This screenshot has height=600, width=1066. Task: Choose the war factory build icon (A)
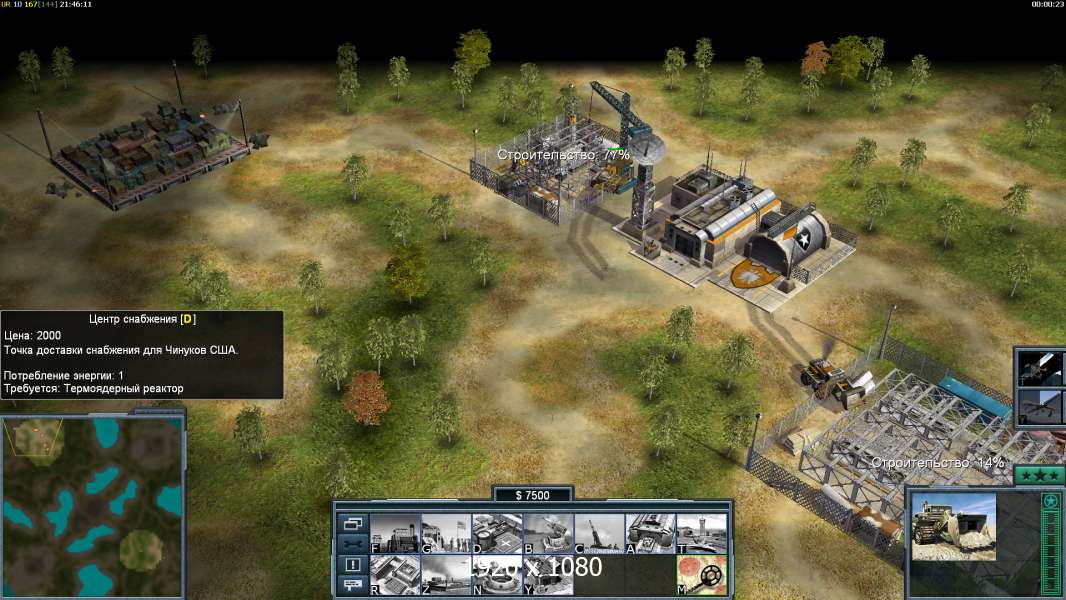[x=650, y=533]
